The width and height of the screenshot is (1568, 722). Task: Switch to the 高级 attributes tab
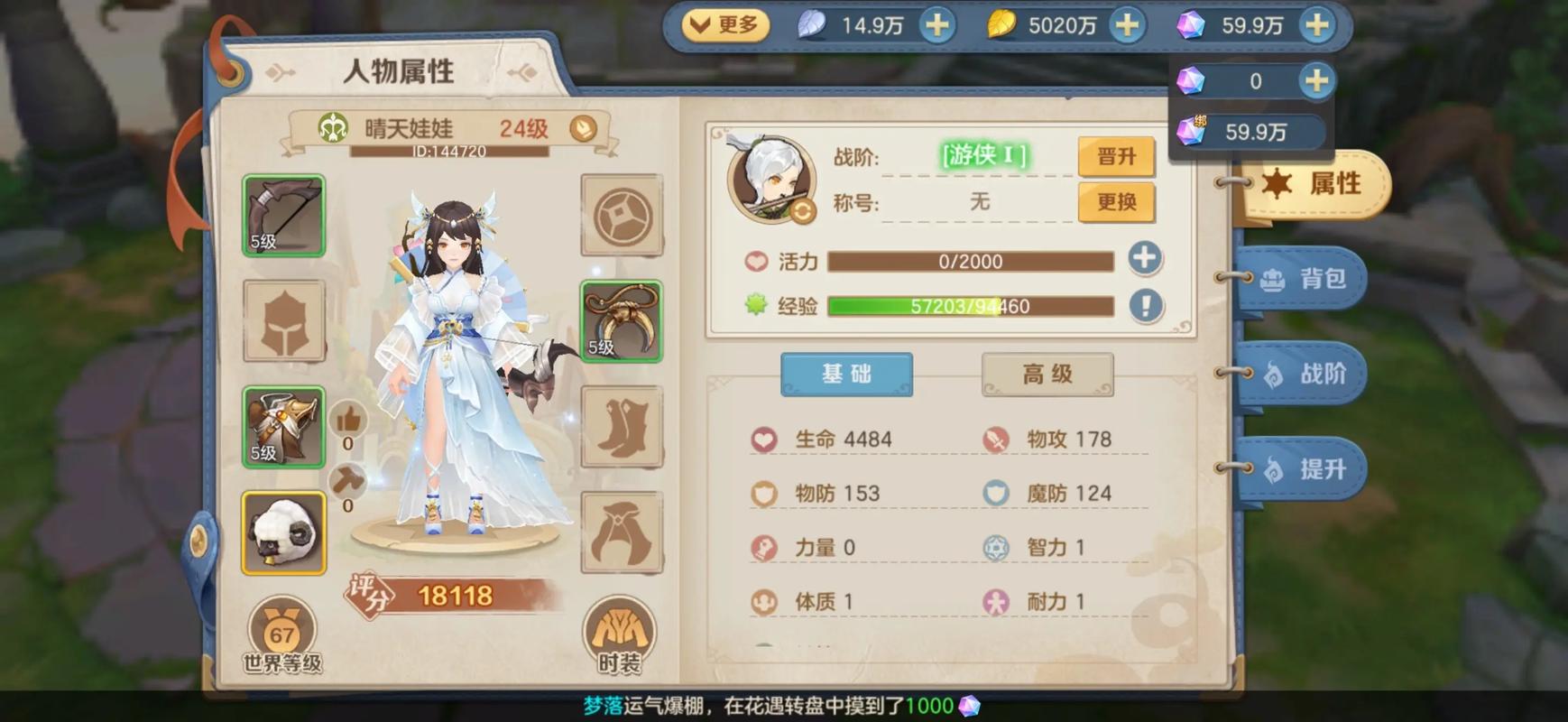[x=1047, y=374]
